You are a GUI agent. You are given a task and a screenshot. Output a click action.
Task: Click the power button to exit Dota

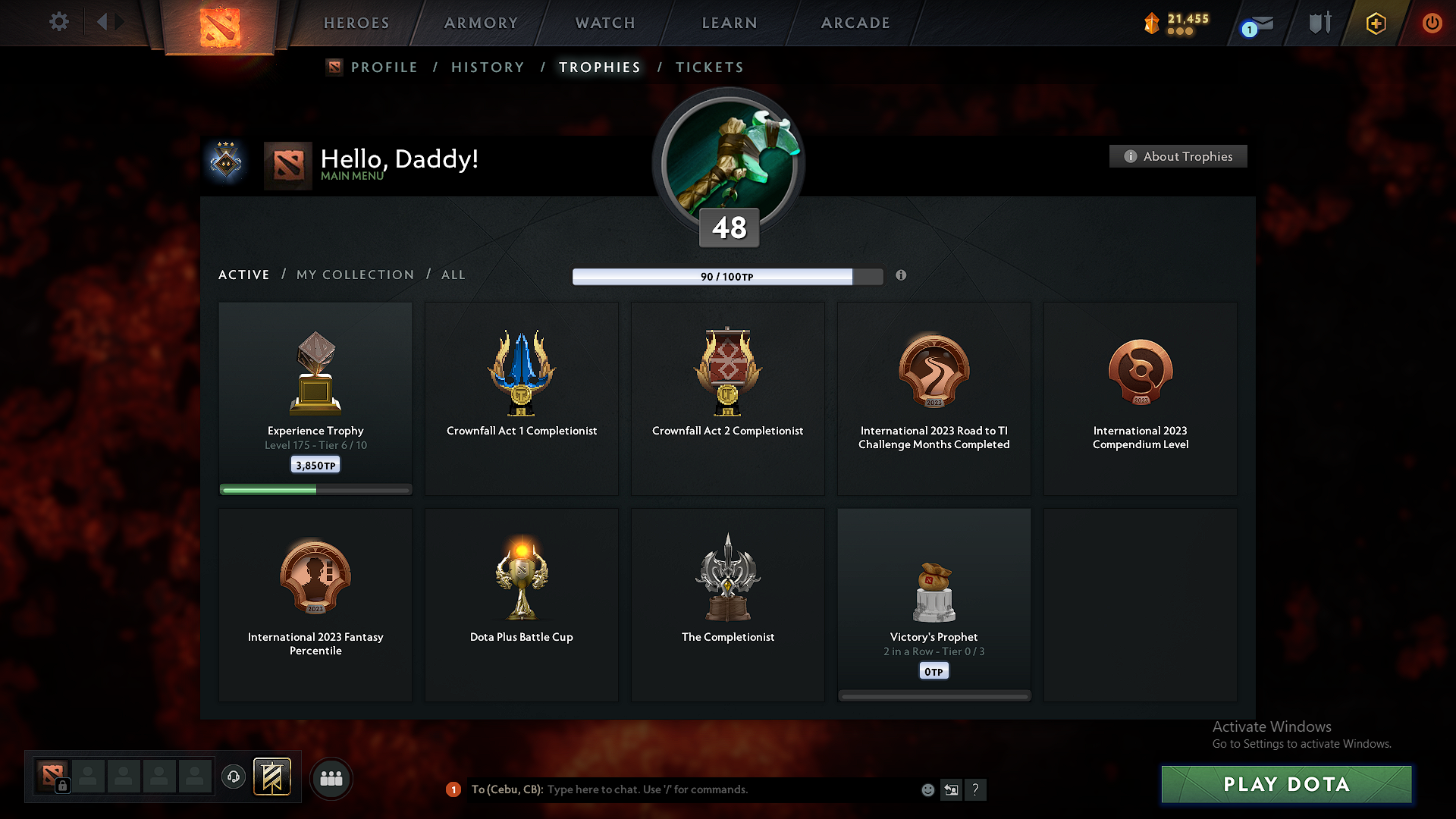1432,23
